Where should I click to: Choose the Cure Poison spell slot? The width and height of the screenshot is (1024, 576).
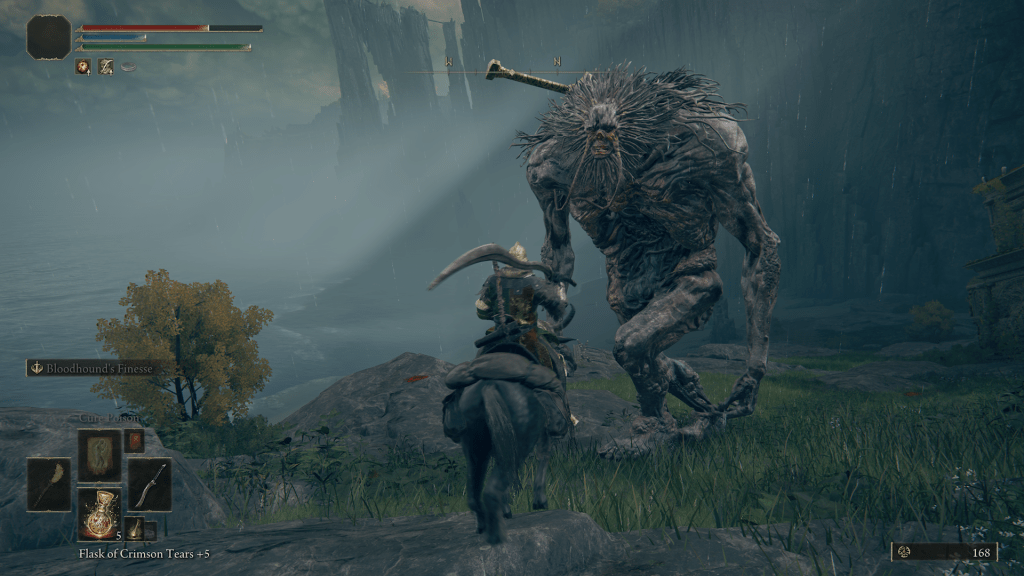tap(100, 455)
